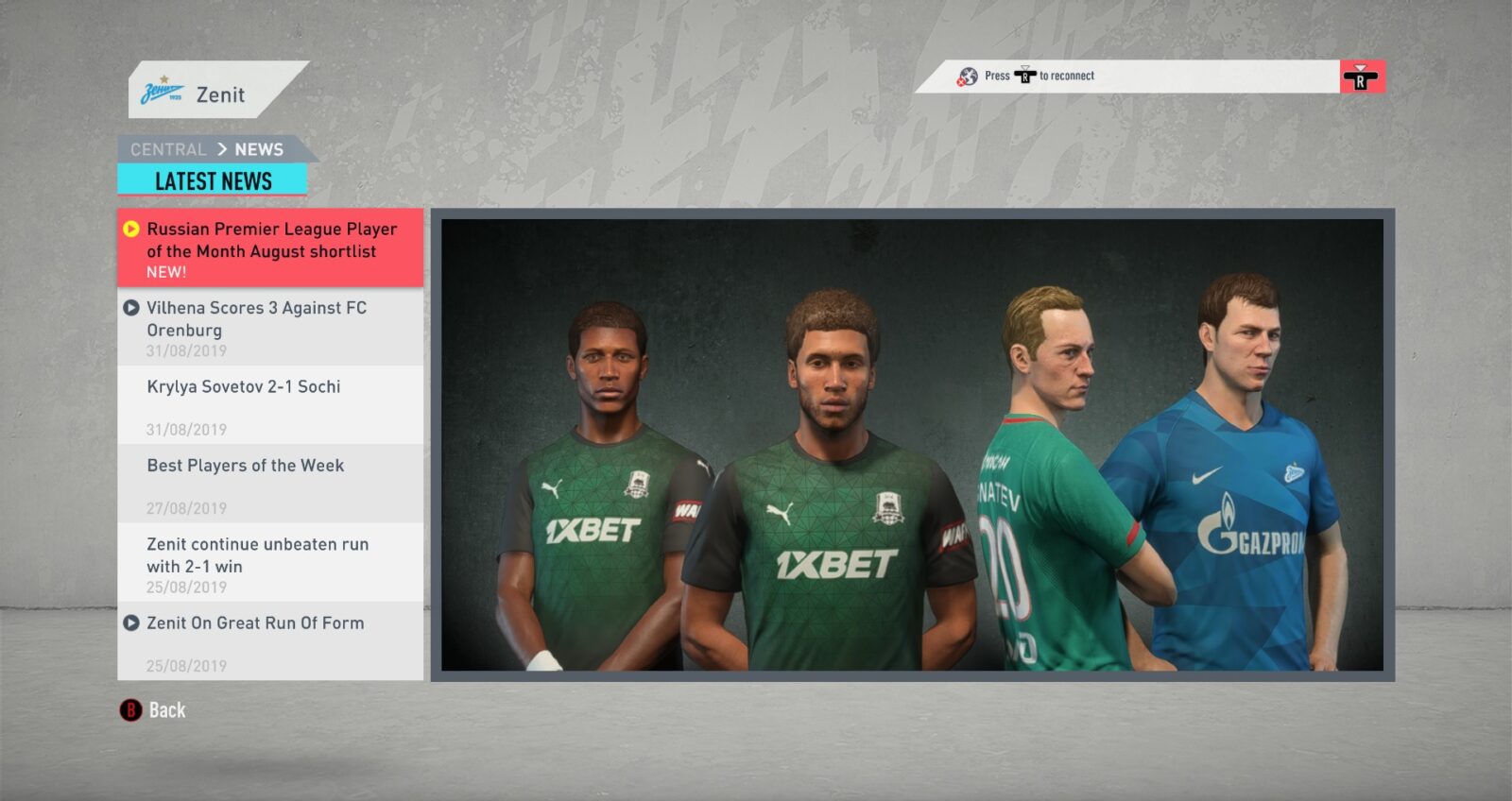Go to Central in the breadcrumb
The image size is (1512, 801).
pyautogui.click(x=168, y=149)
